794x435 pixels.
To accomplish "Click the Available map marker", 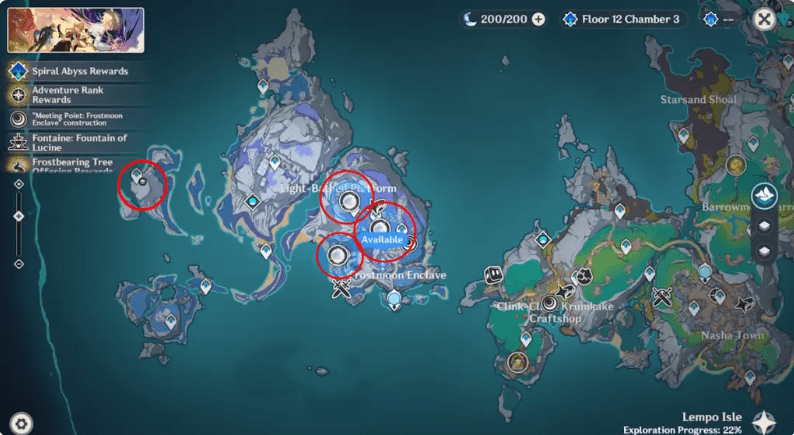I will point(382,241).
